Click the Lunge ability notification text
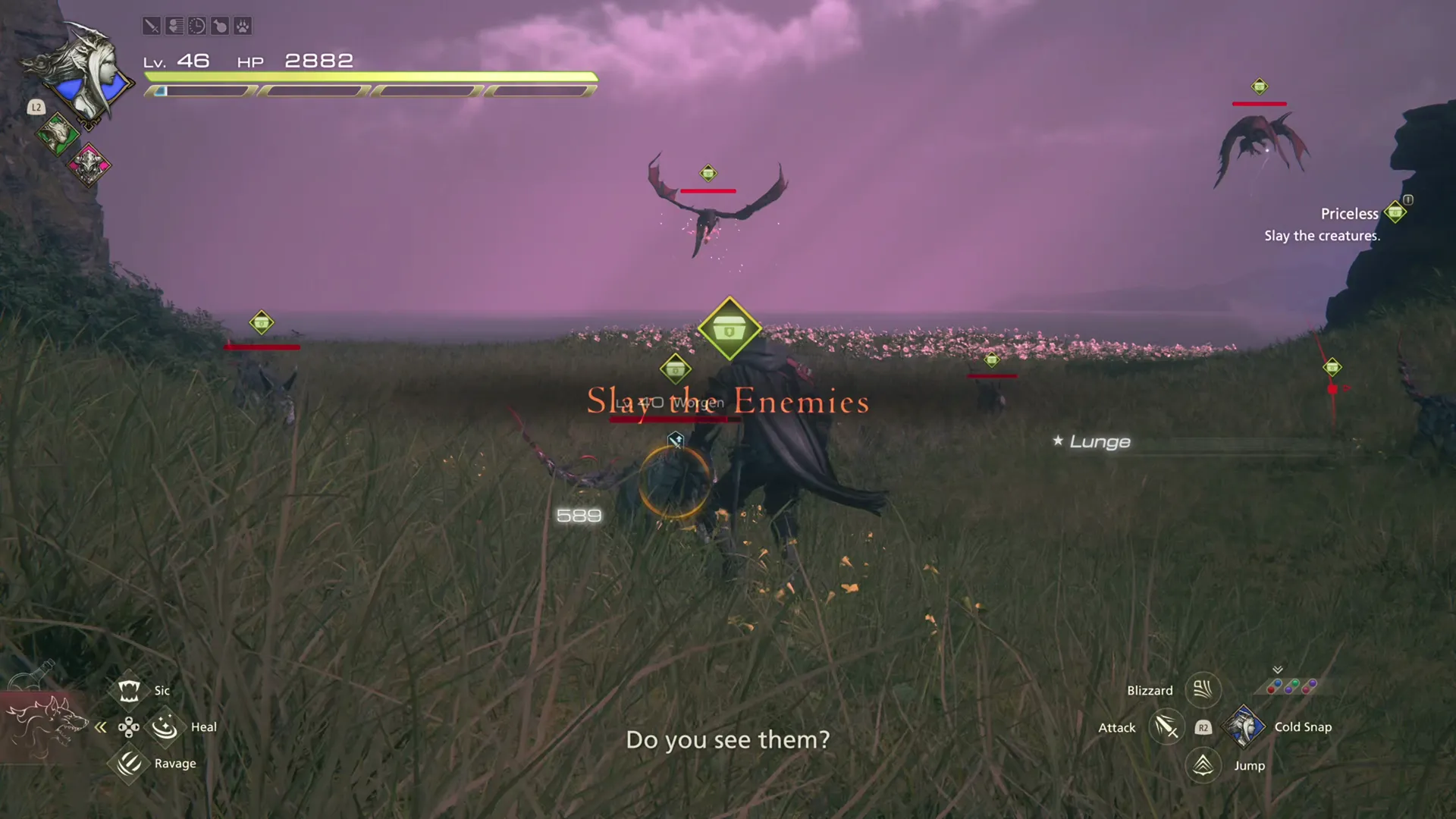 1099,441
